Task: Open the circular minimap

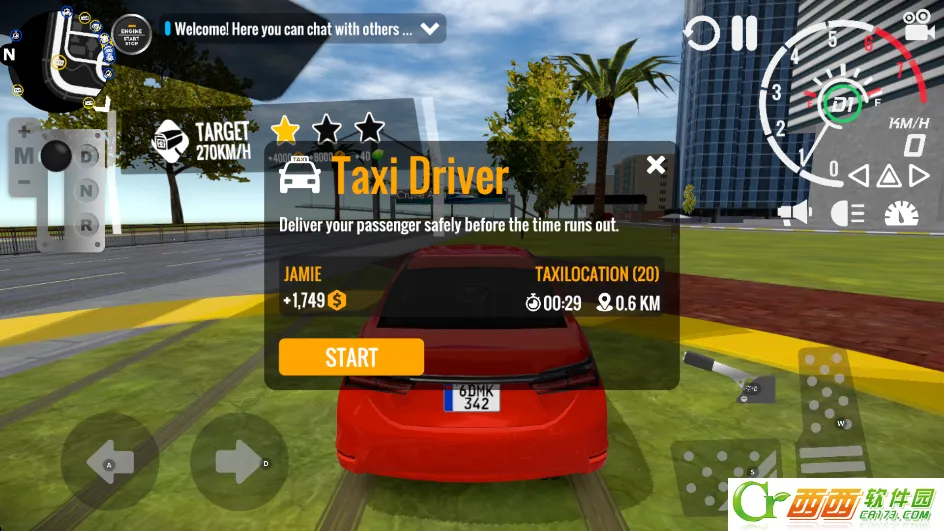Action: point(58,55)
